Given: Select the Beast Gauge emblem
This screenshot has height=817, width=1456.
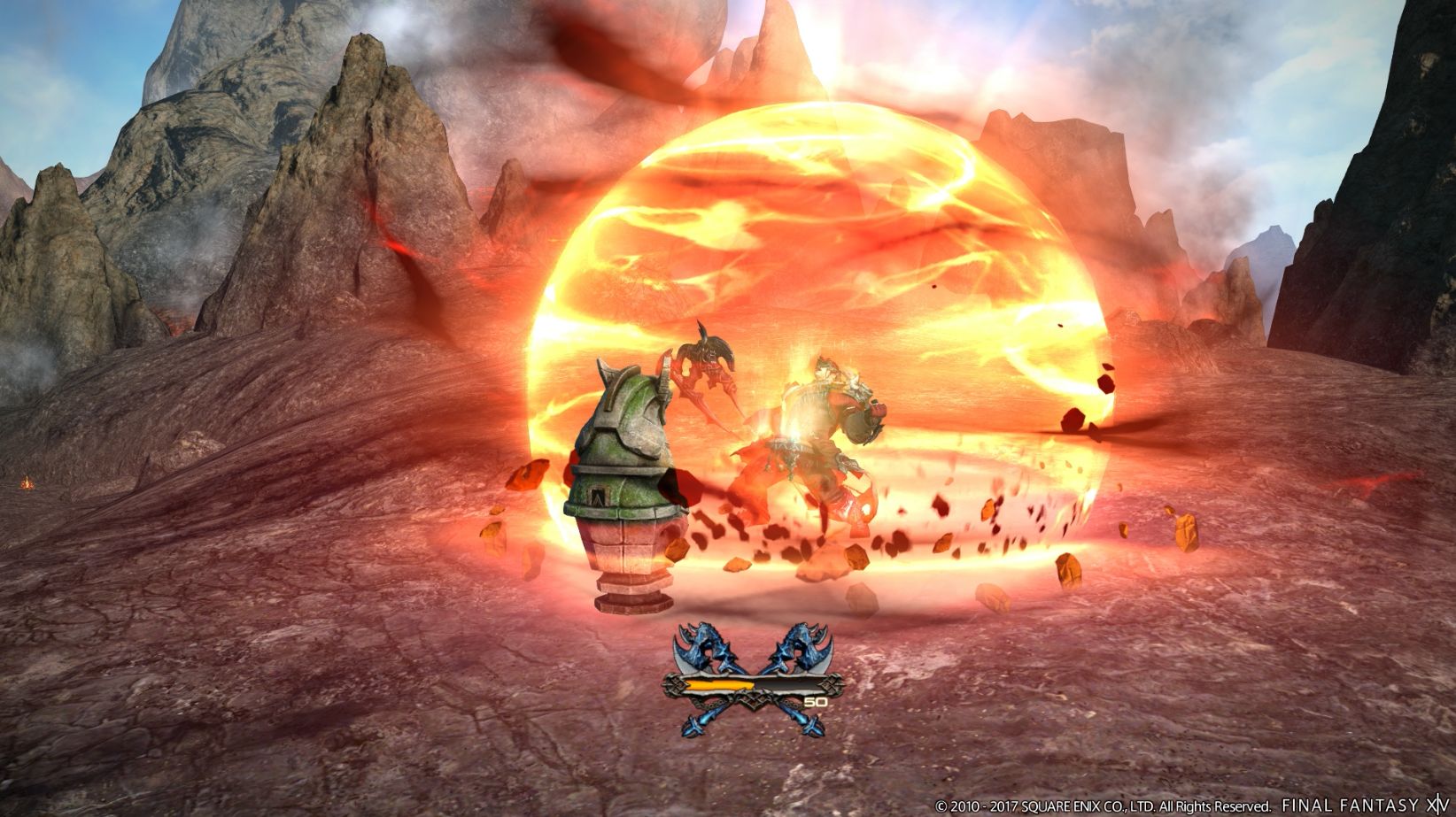Looking at the screenshot, I should click(x=753, y=682).
